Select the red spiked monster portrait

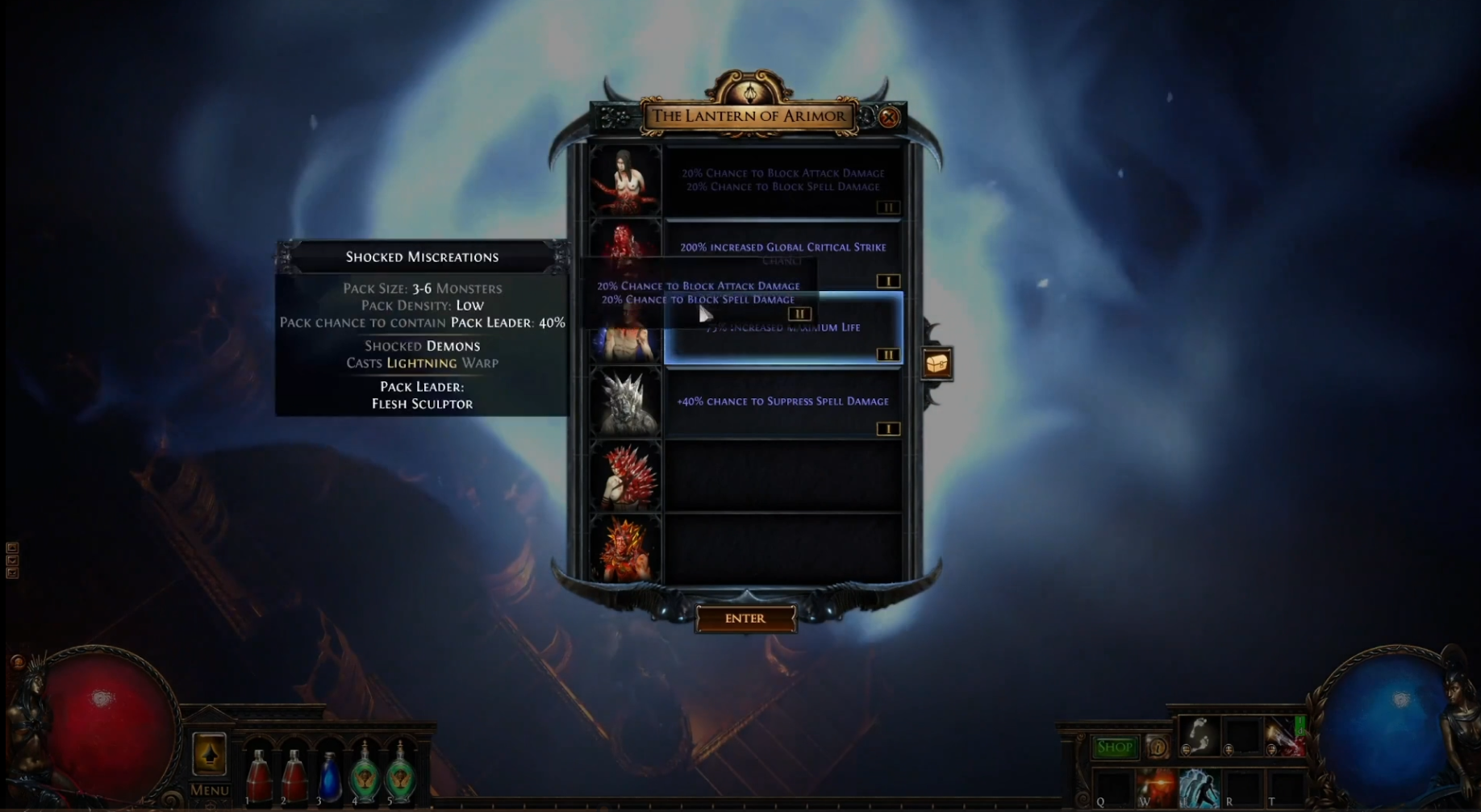625,476
